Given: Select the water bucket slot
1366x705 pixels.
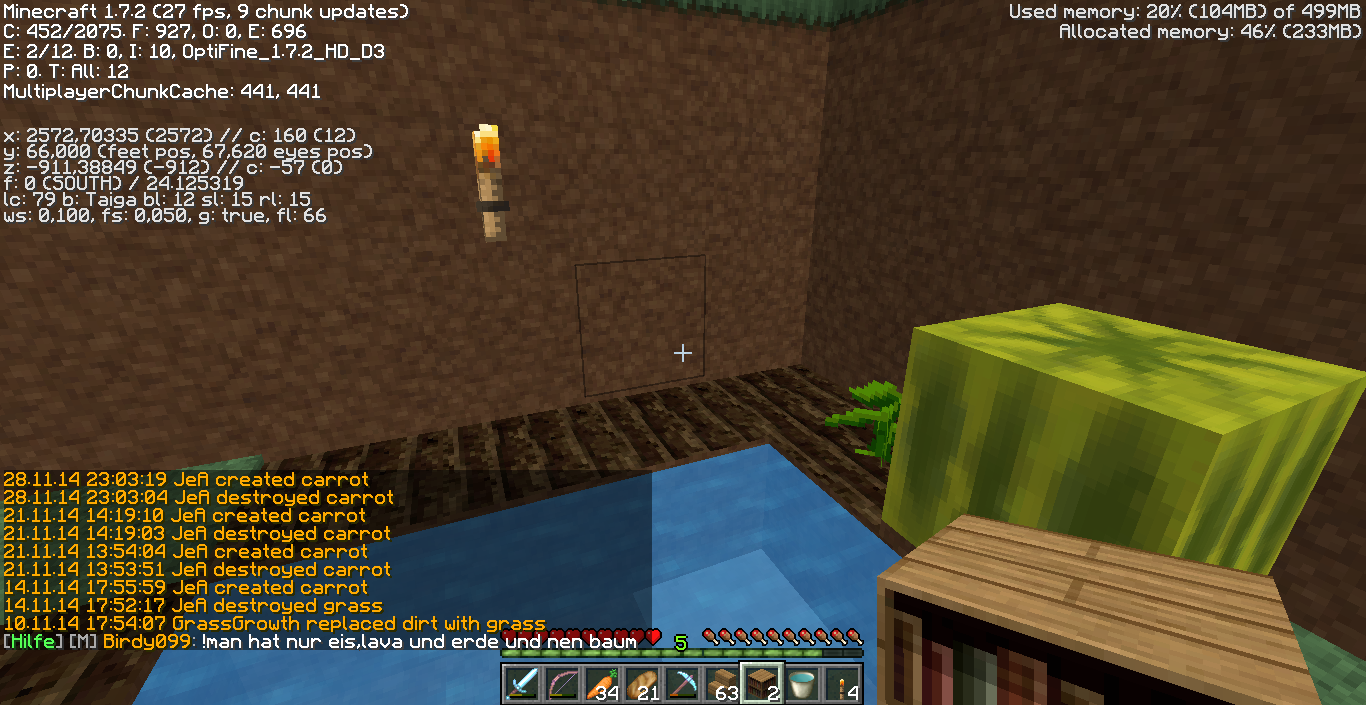Looking at the screenshot, I should [803, 684].
